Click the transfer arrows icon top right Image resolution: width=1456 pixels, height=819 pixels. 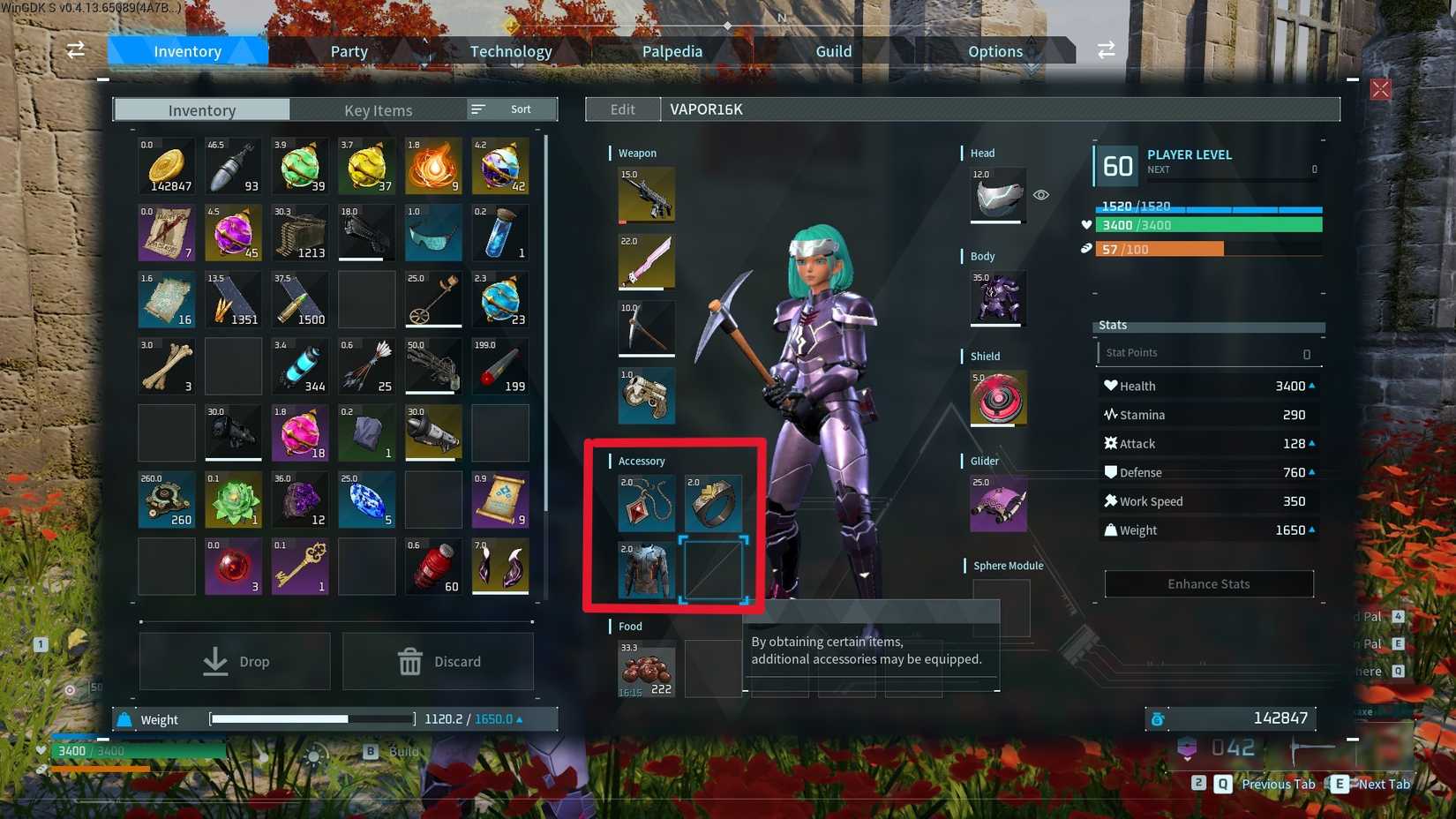pyautogui.click(x=1107, y=50)
